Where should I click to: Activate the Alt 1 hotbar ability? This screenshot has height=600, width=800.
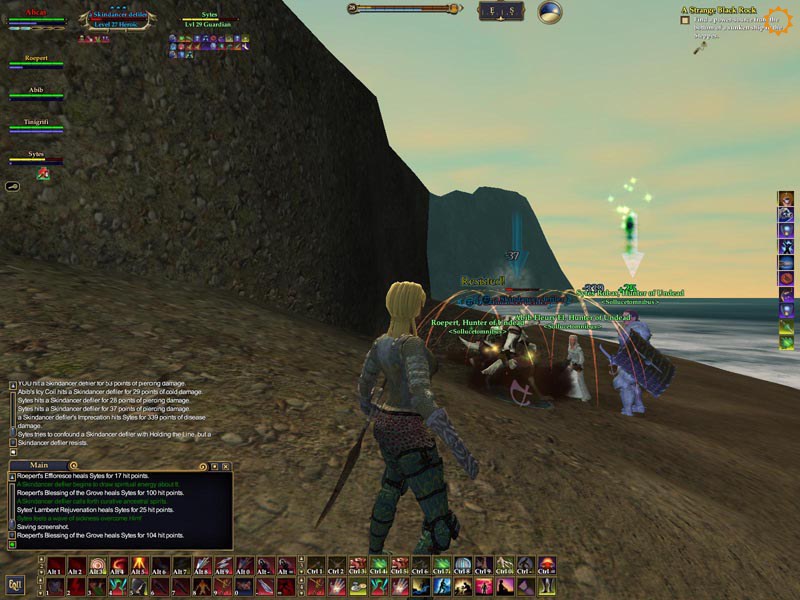click(x=55, y=565)
